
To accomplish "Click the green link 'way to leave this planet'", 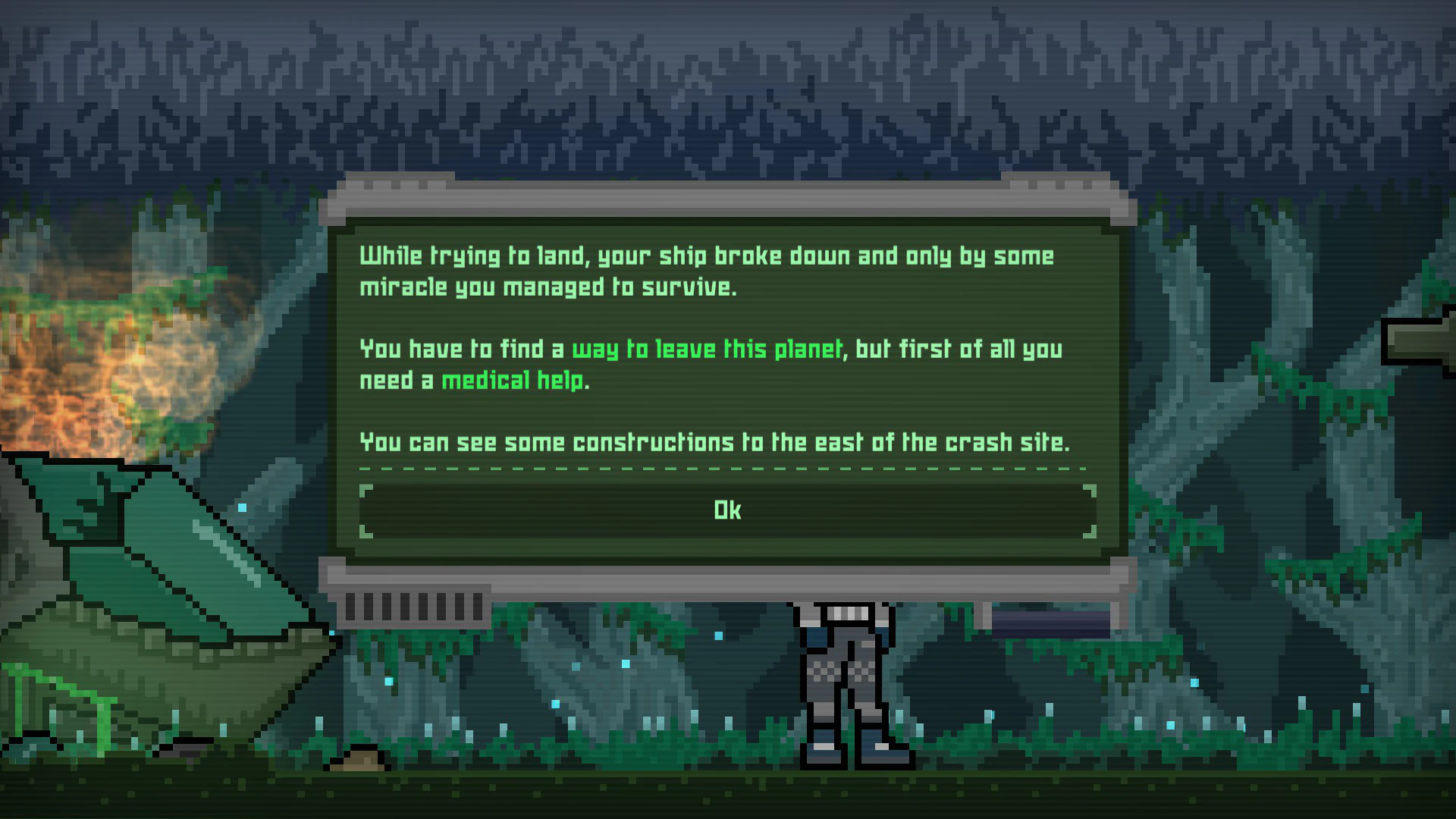I will (x=705, y=349).
